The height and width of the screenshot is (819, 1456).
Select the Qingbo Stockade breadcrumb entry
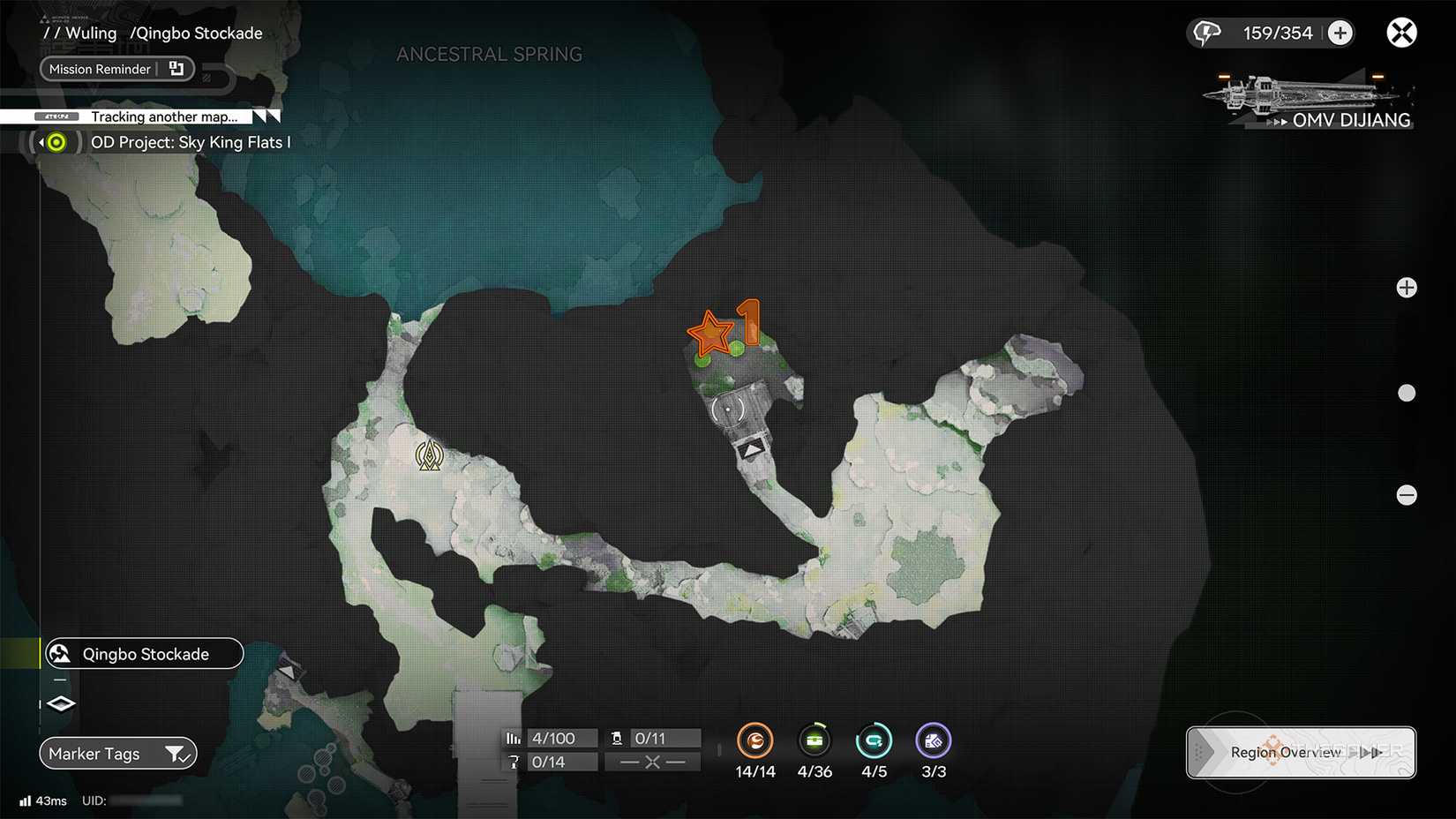pyautogui.click(x=196, y=33)
